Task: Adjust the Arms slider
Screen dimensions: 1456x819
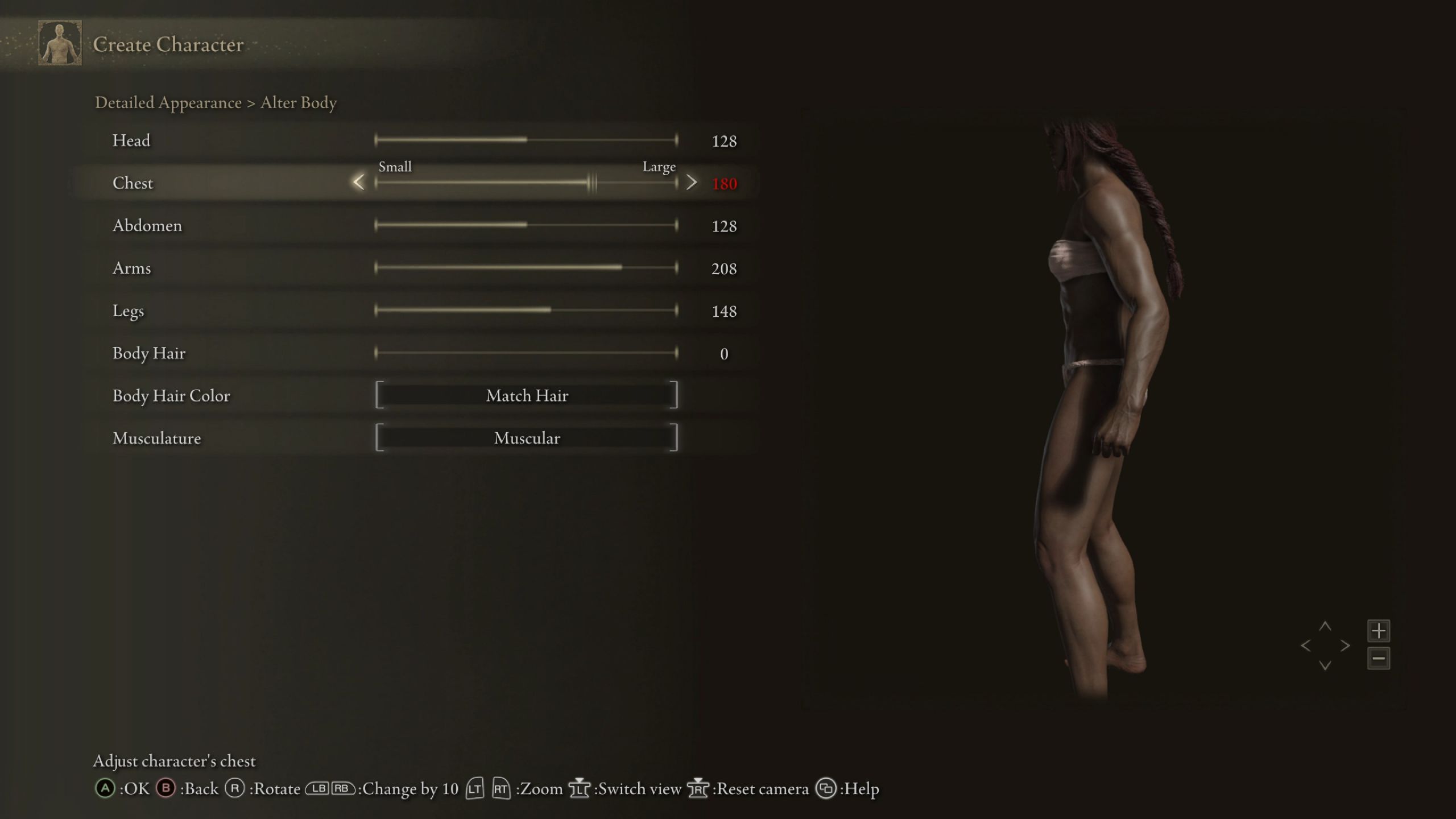Action: pos(526,268)
